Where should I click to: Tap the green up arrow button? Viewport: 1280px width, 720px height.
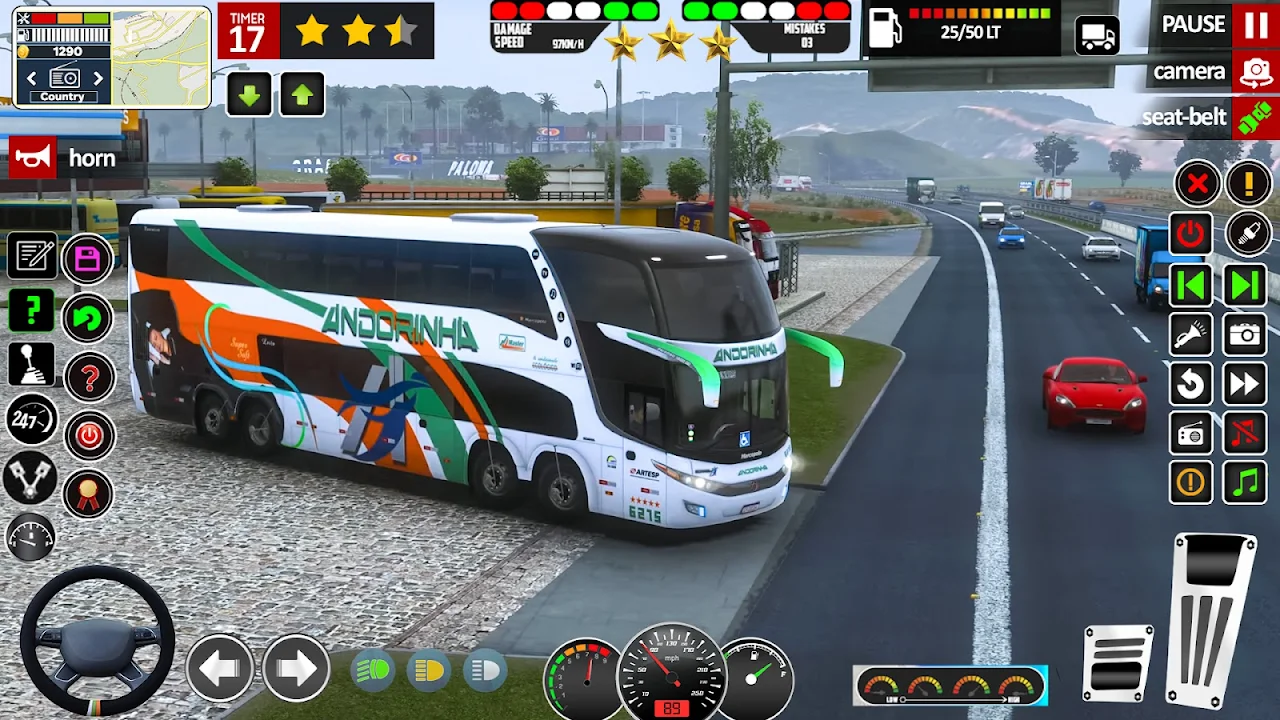click(x=302, y=95)
